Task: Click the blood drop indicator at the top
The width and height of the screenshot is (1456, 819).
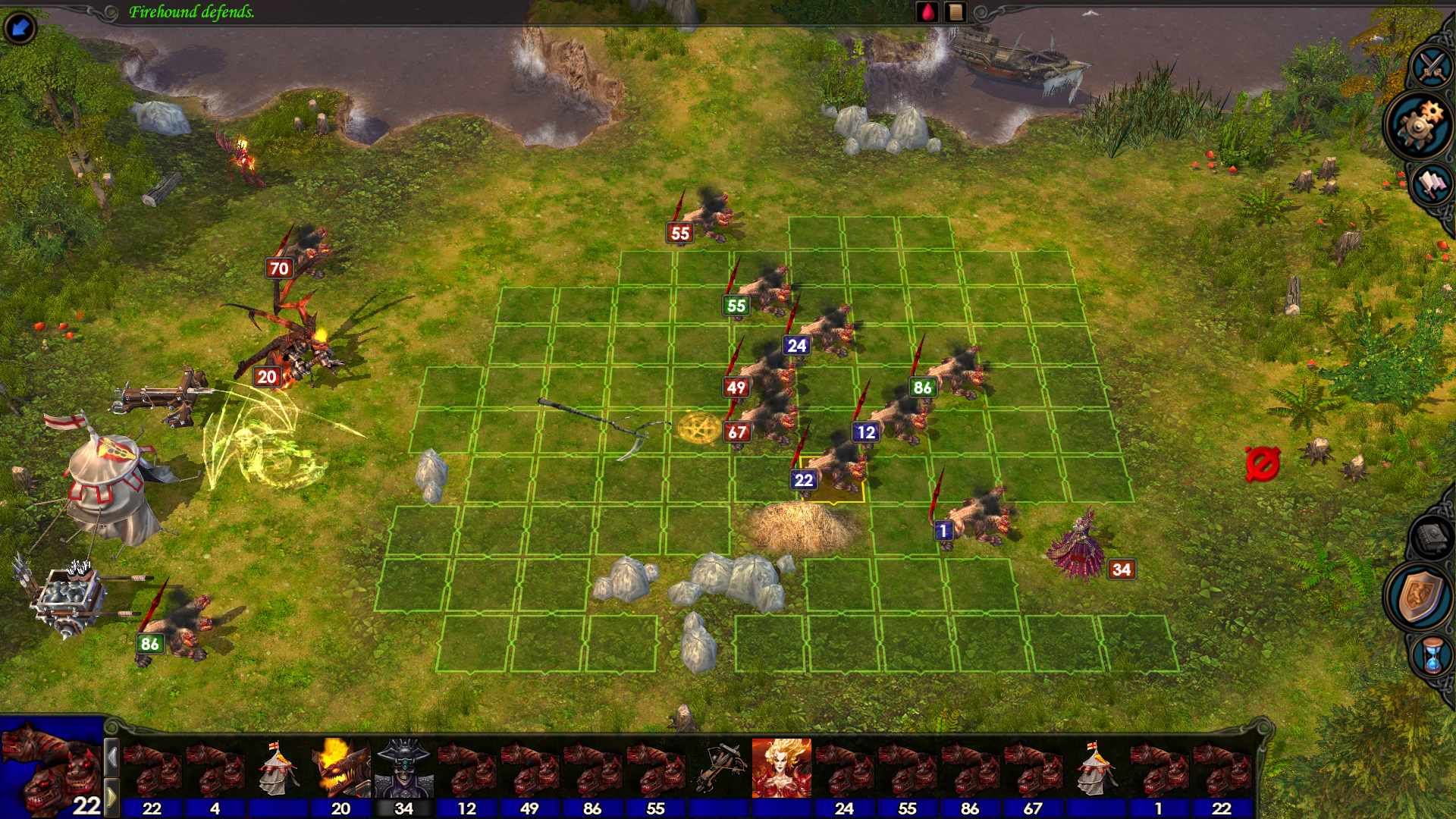Action: point(928,12)
